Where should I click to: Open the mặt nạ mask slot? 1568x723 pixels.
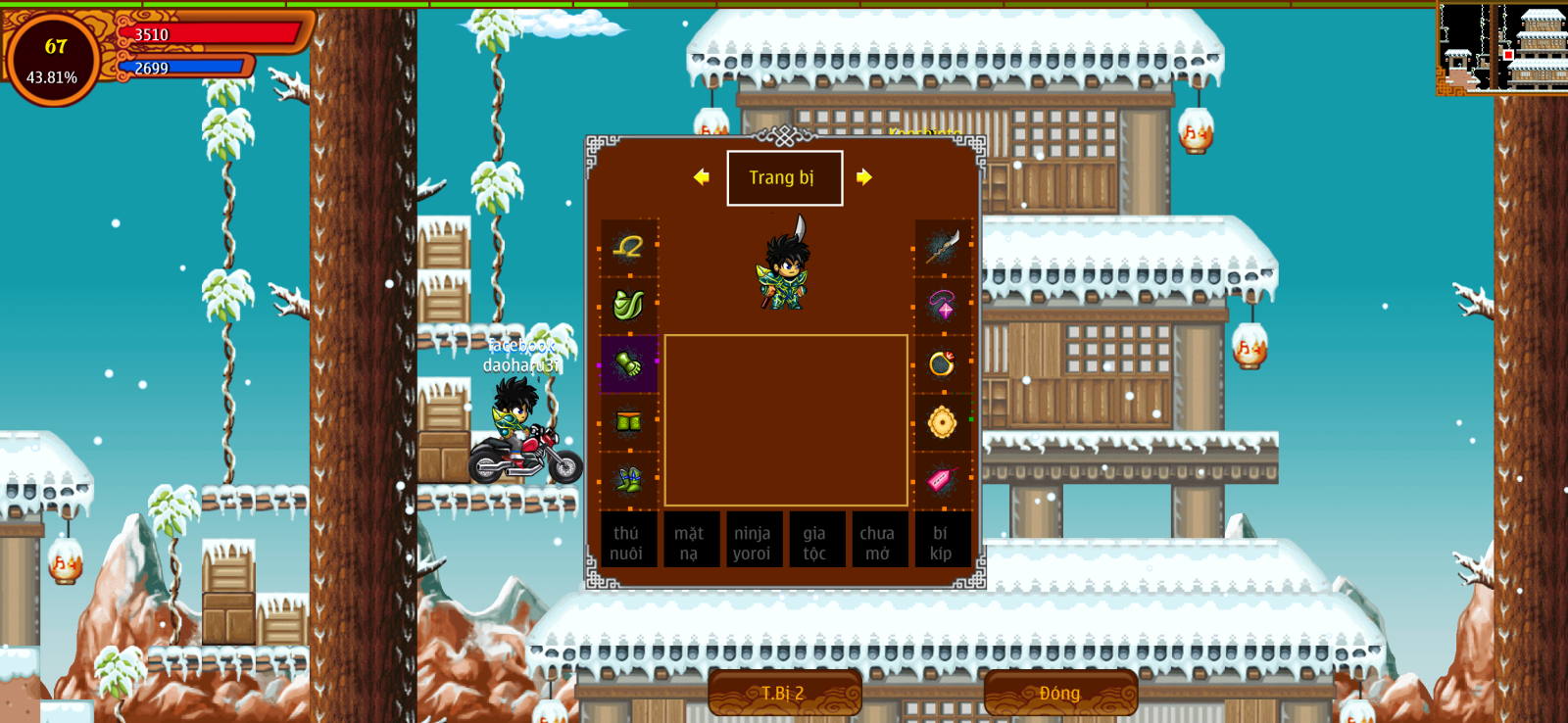click(690, 541)
